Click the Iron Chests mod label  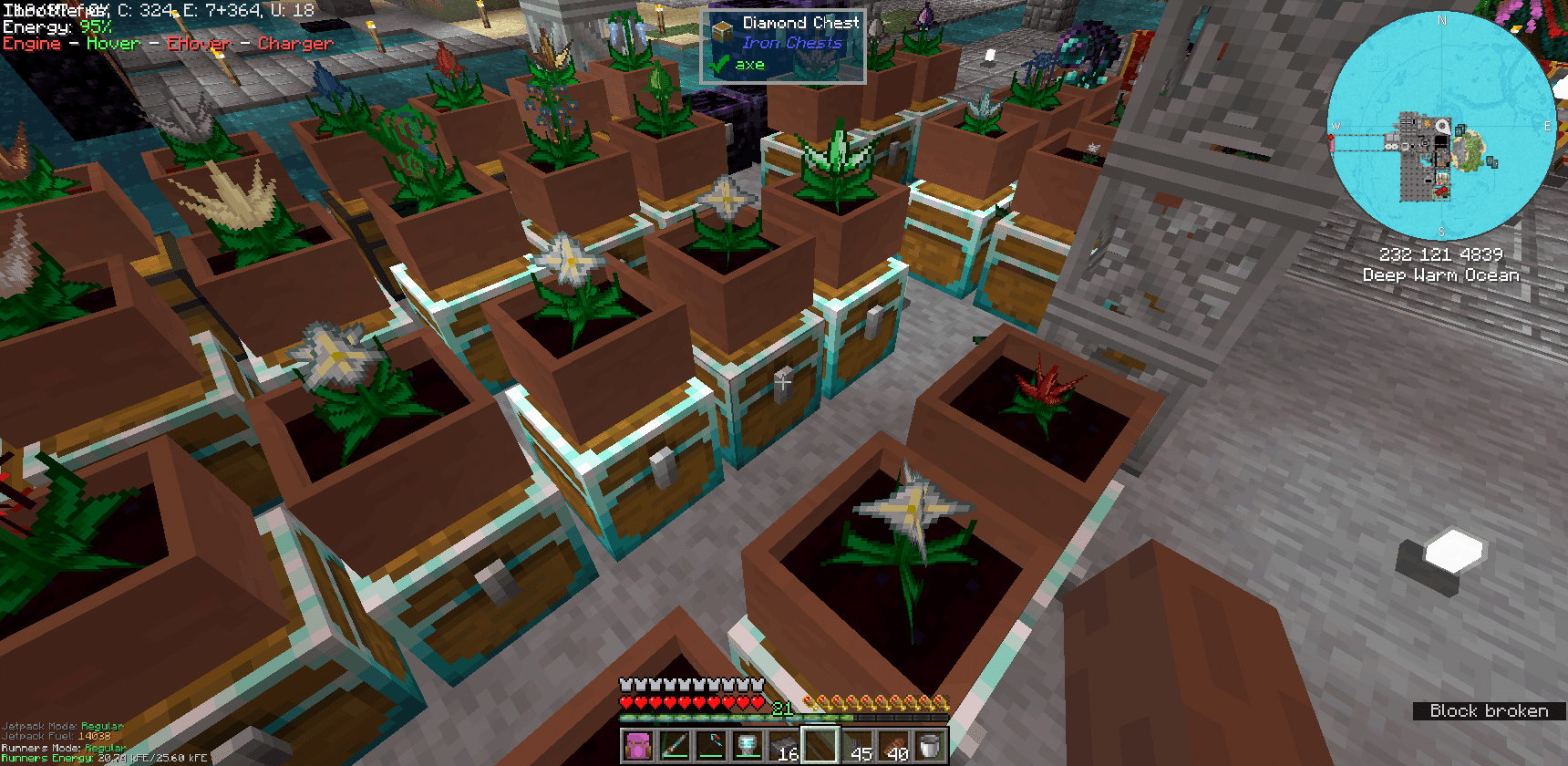pyautogui.click(x=790, y=43)
